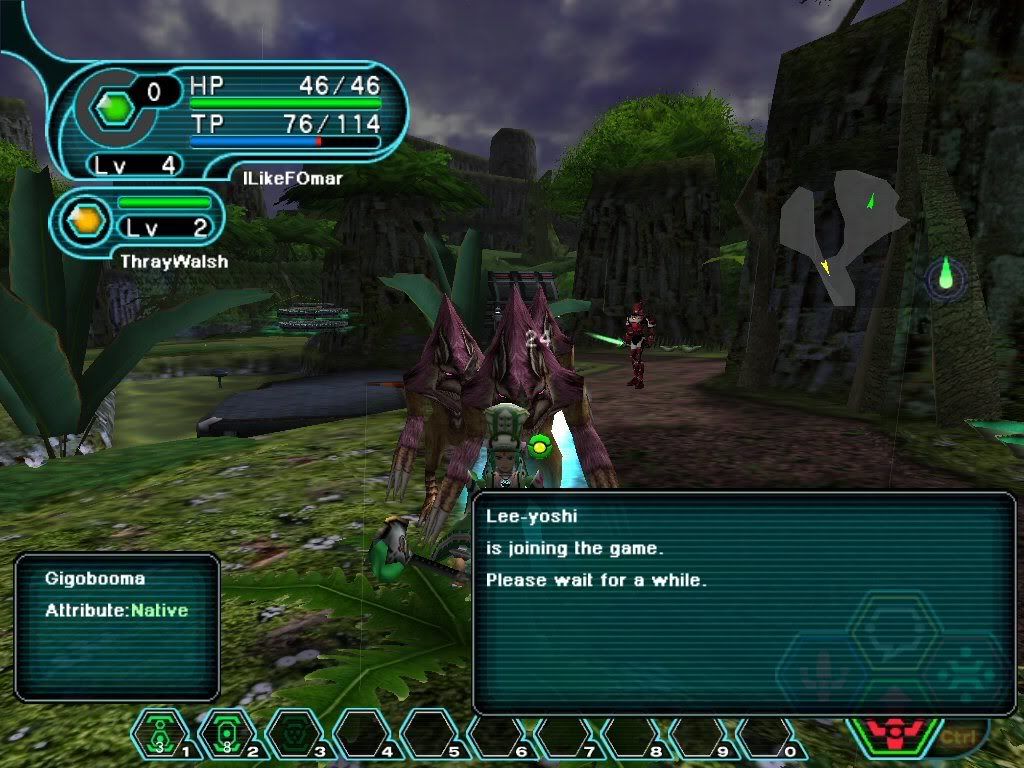Use the item in quick slot 1
This screenshot has width=1024, height=768.
coord(160,735)
